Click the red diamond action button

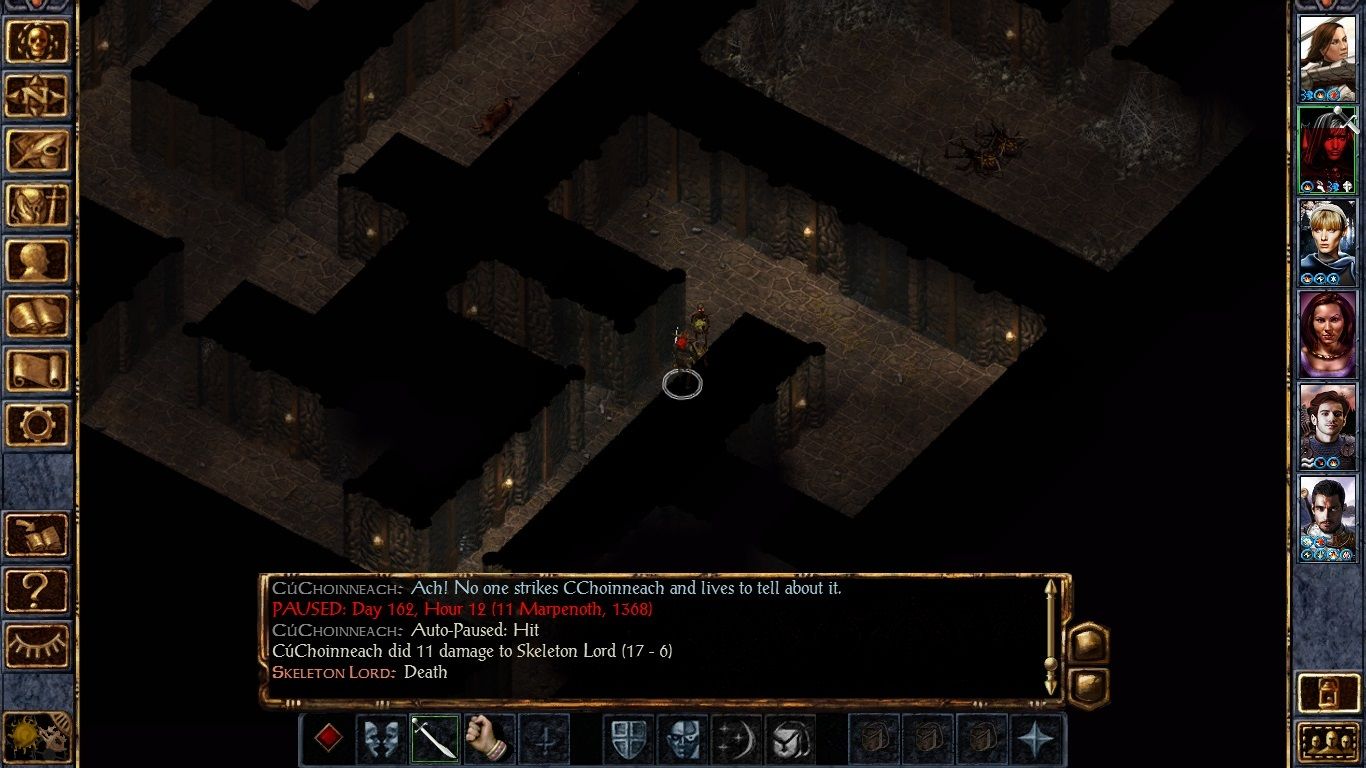[x=328, y=739]
